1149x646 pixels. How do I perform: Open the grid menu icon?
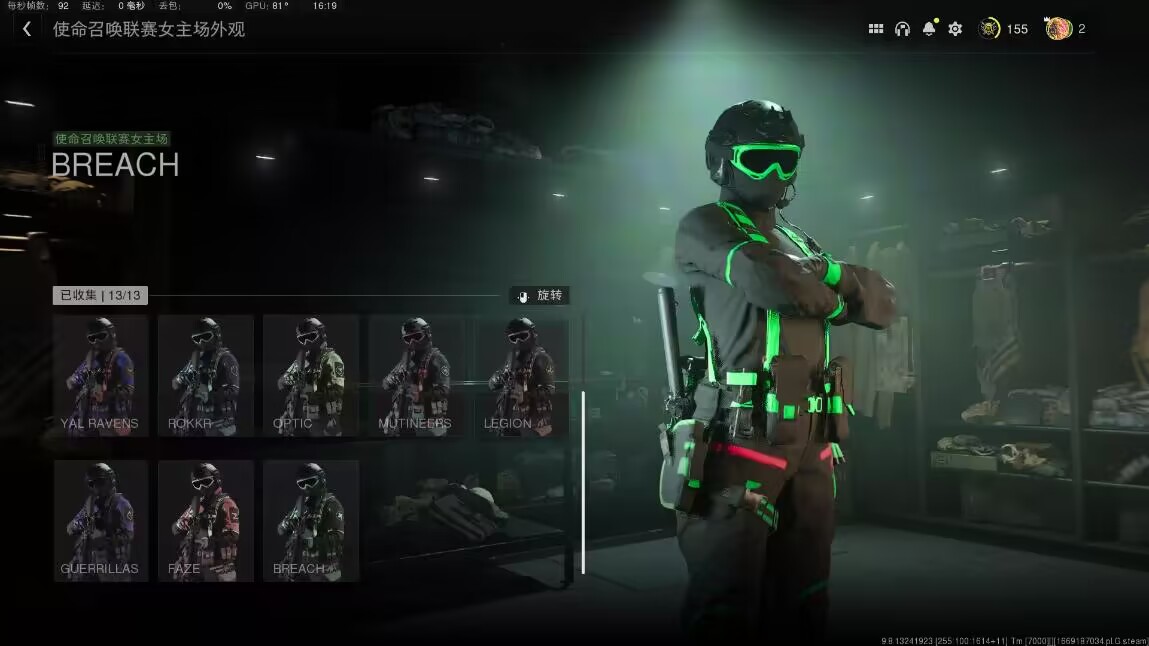(876, 29)
